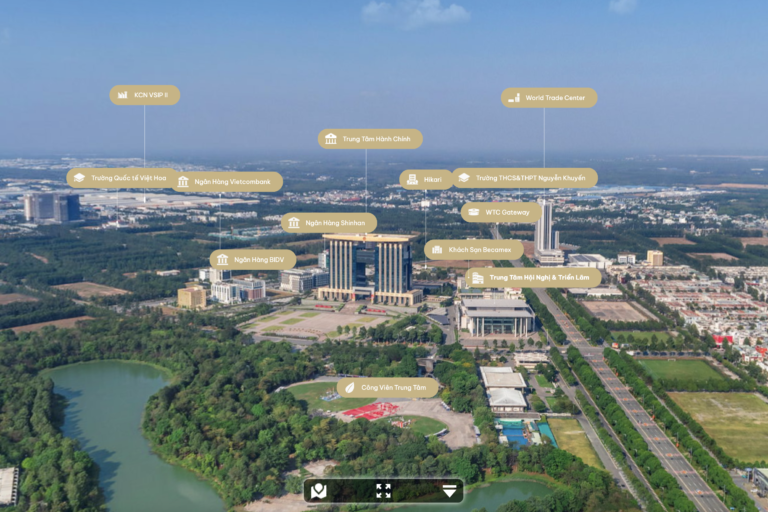
Task: Click the Trung Tâm Hành Chính label
Action: pos(370,139)
